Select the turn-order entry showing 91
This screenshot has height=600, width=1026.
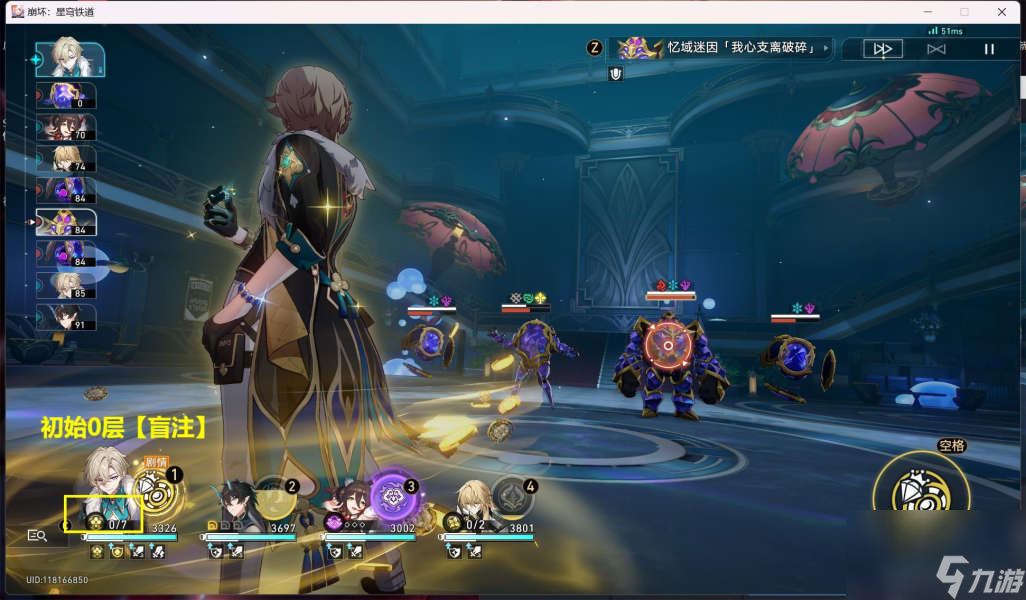(66, 317)
